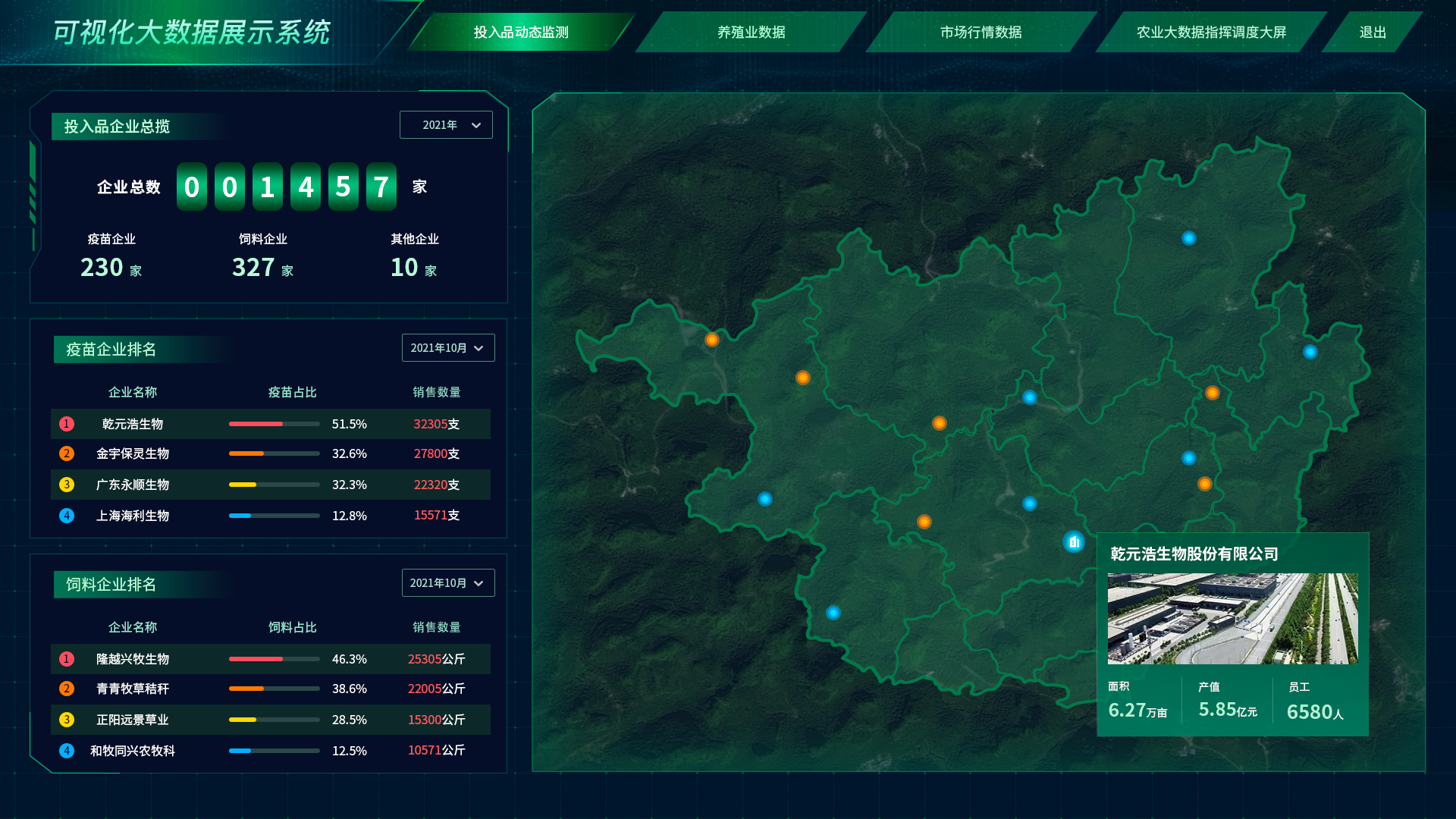This screenshot has height=819, width=1456.
Task: Open the 养殖业数据 tab
Action: click(x=751, y=32)
